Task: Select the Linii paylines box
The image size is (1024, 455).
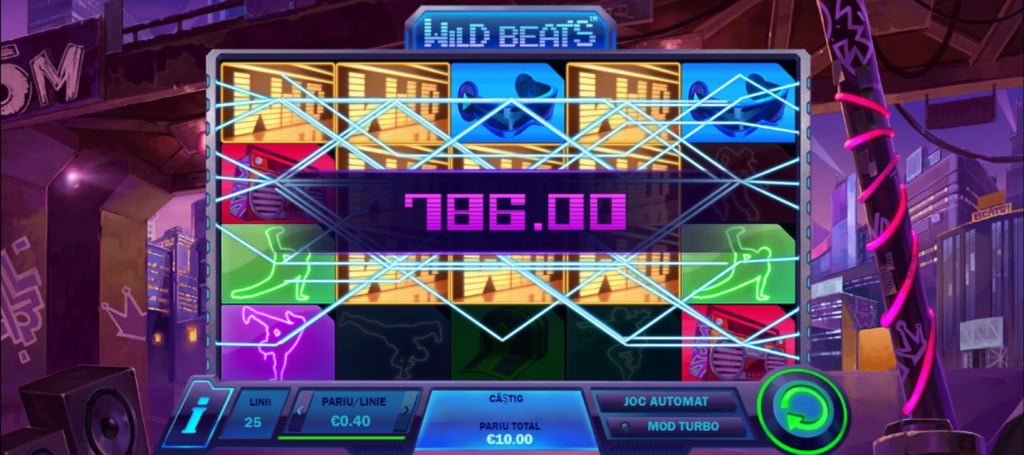Action: coord(251,412)
